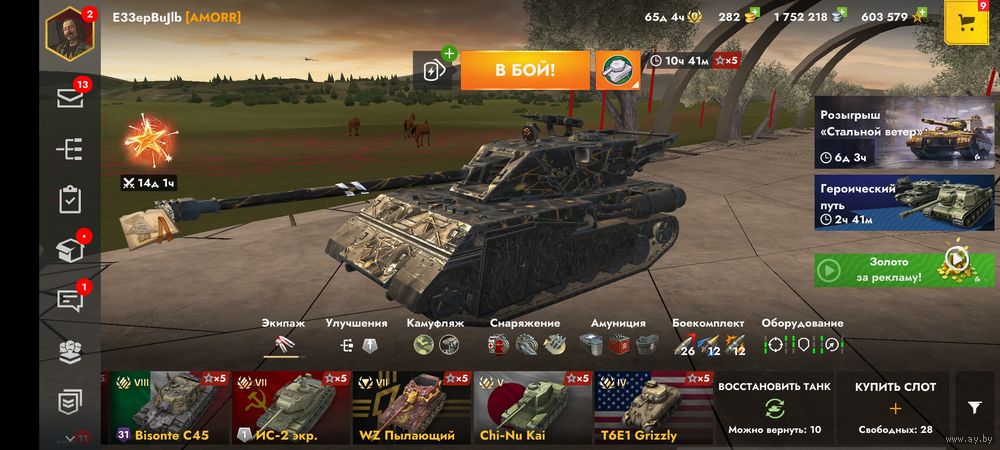
Task: Open the mail inbox icon
Action: (x=69, y=98)
